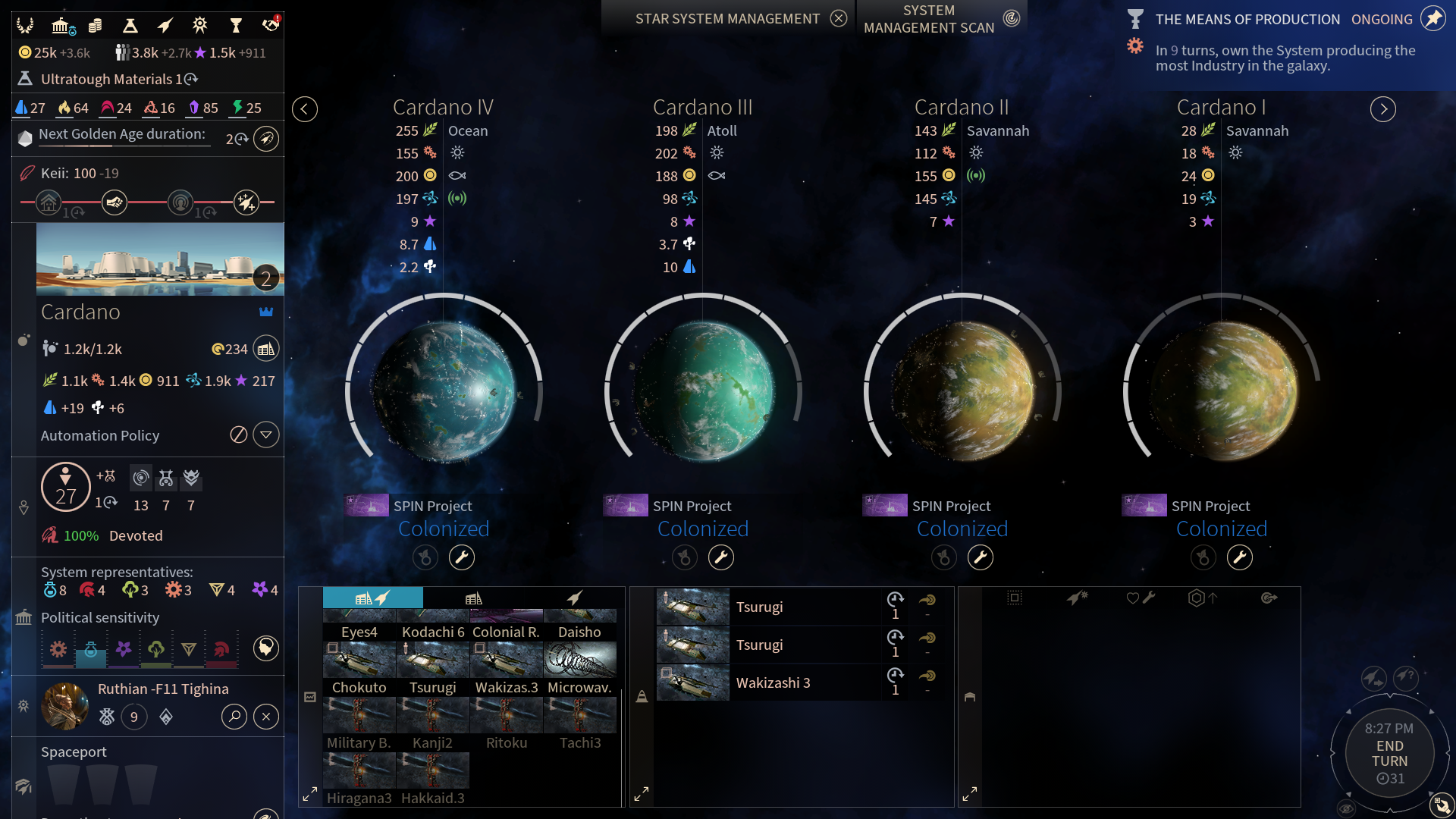This screenshot has width=1456, height=819.
Task: Select Wakizashi 3 in construction queue
Action: click(x=772, y=682)
